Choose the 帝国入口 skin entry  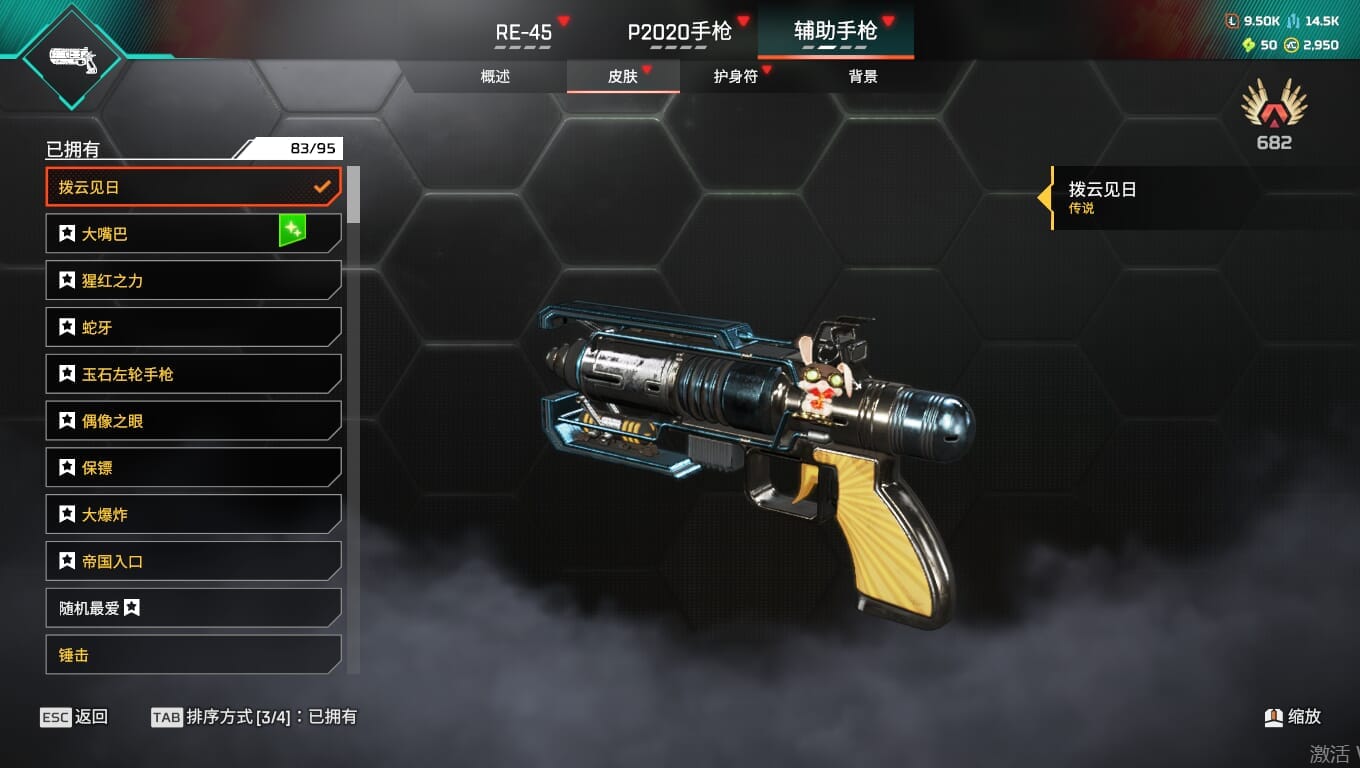pyautogui.click(x=193, y=561)
